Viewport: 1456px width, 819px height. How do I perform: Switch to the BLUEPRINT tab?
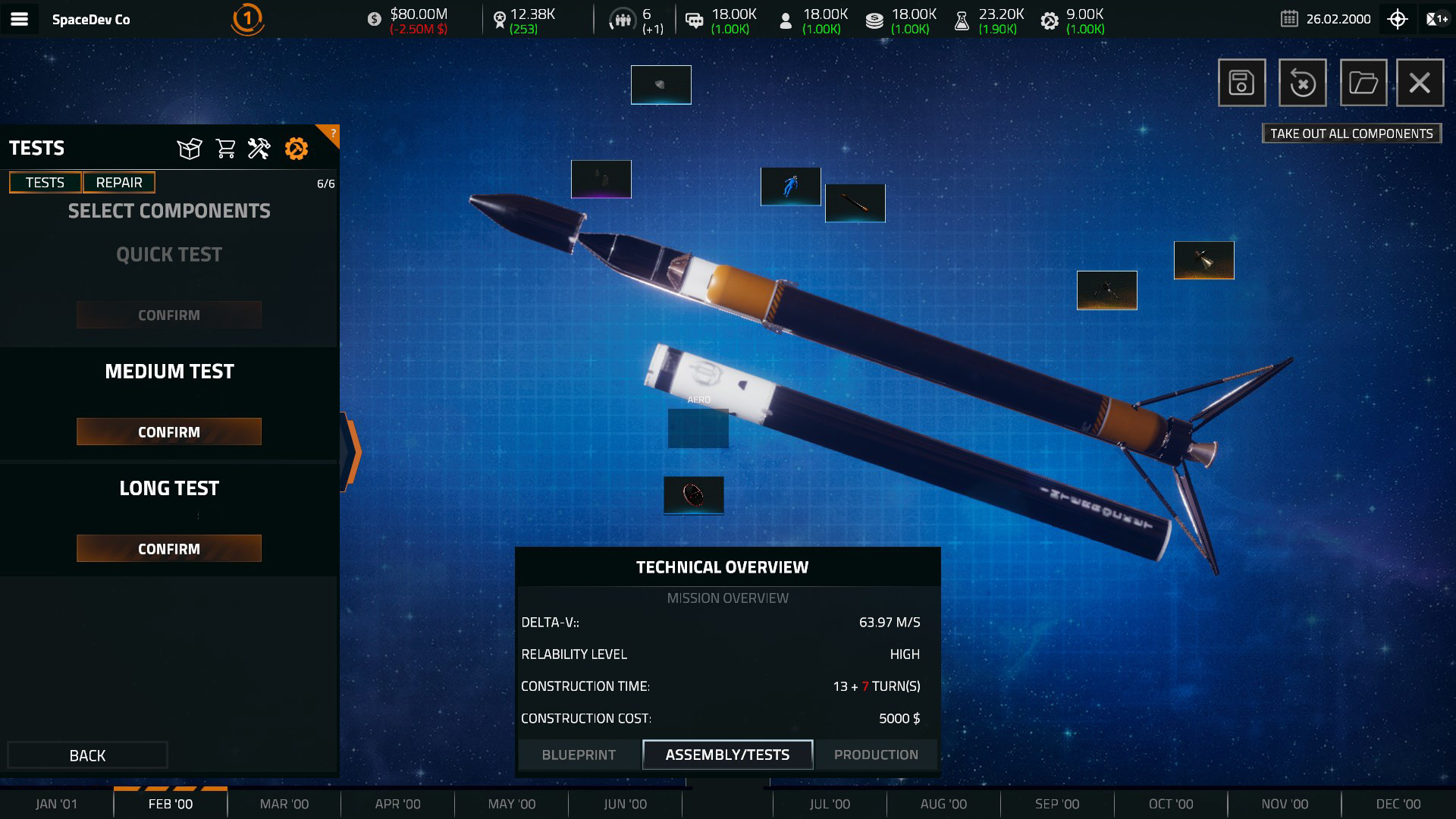pyautogui.click(x=578, y=755)
